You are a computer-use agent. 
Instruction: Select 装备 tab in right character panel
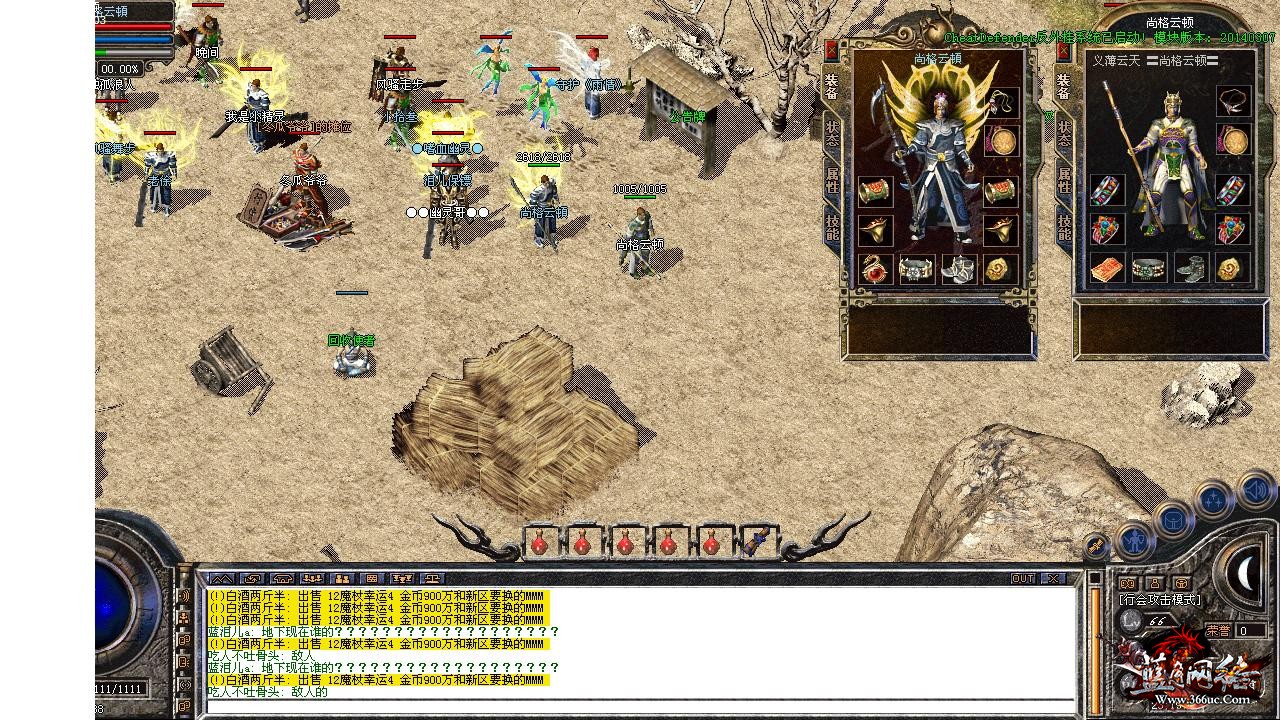point(1063,87)
